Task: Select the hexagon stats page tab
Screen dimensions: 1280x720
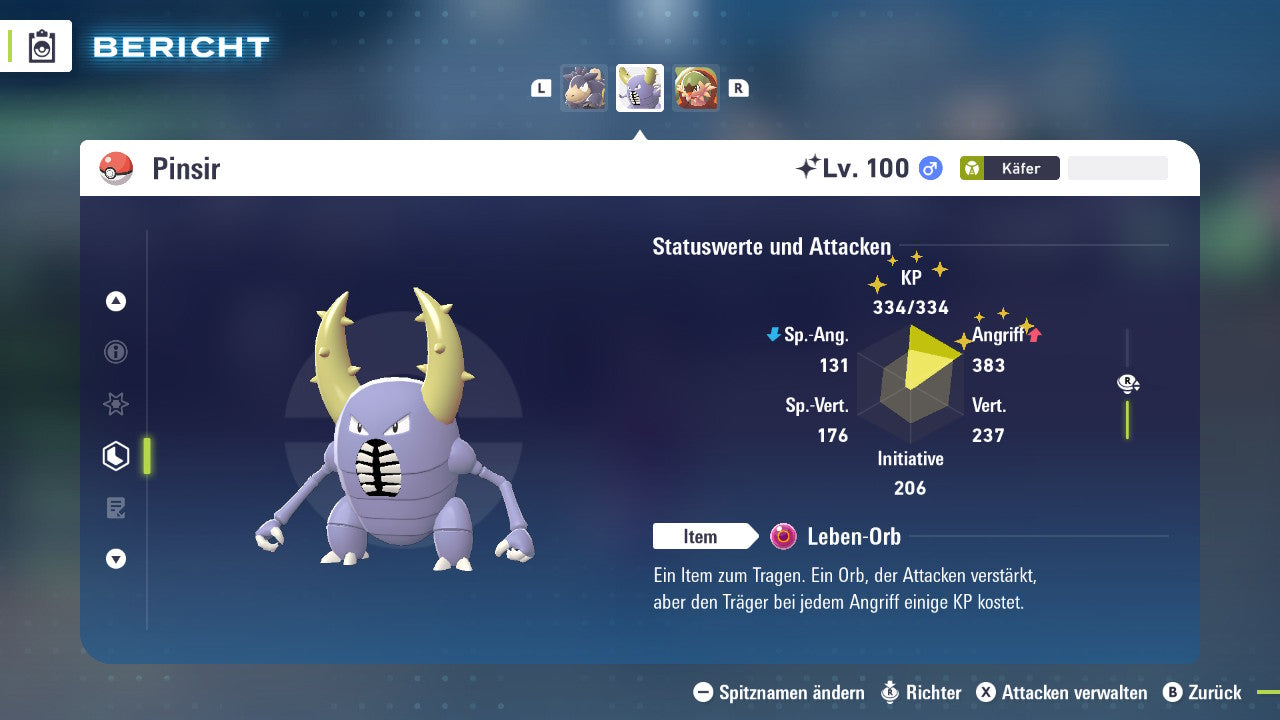Action: tap(116, 456)
